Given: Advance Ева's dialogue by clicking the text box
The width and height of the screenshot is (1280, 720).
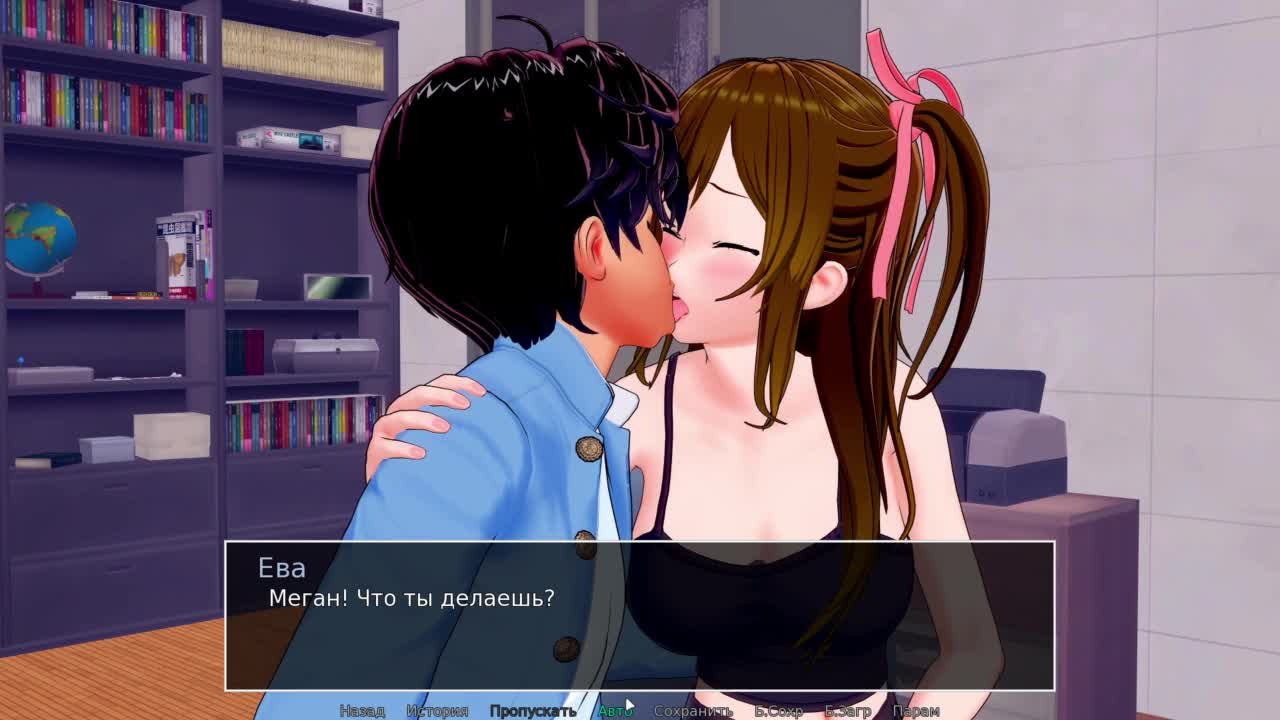Looking at the screenshot, I should (x=640, y=615).
